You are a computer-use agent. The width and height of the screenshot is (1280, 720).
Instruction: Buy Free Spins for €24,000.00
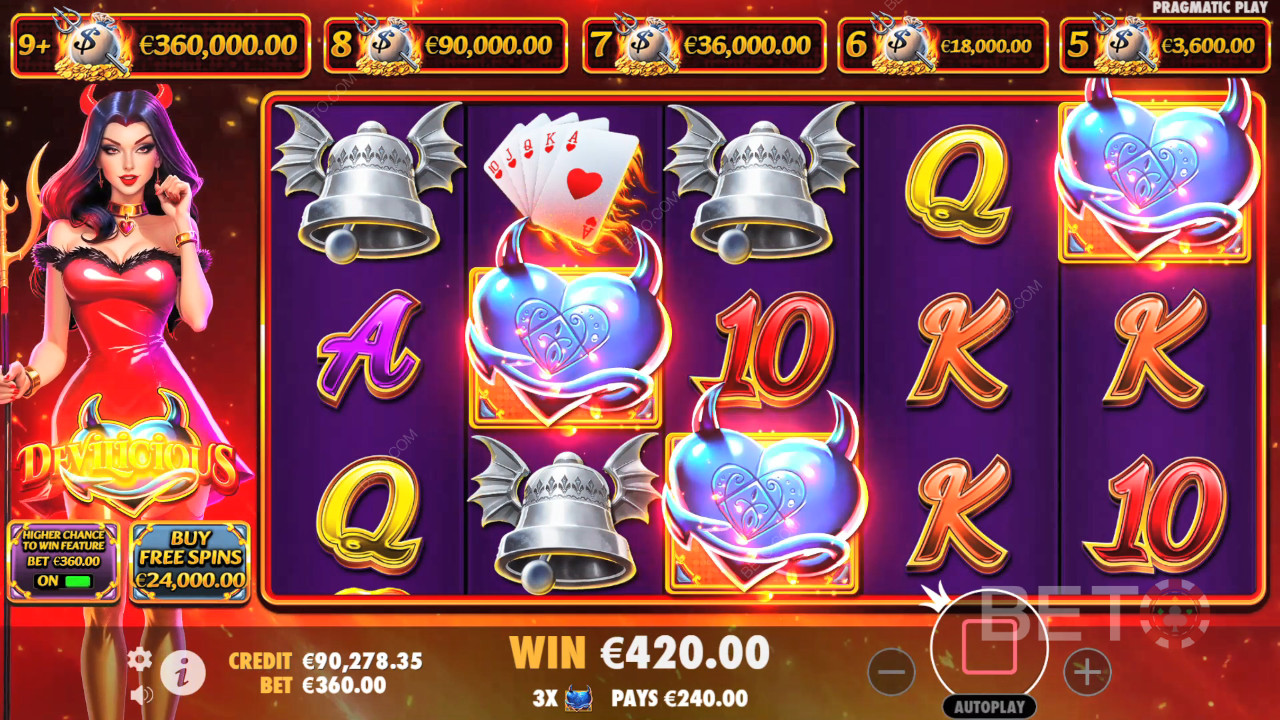click(189, 560)
